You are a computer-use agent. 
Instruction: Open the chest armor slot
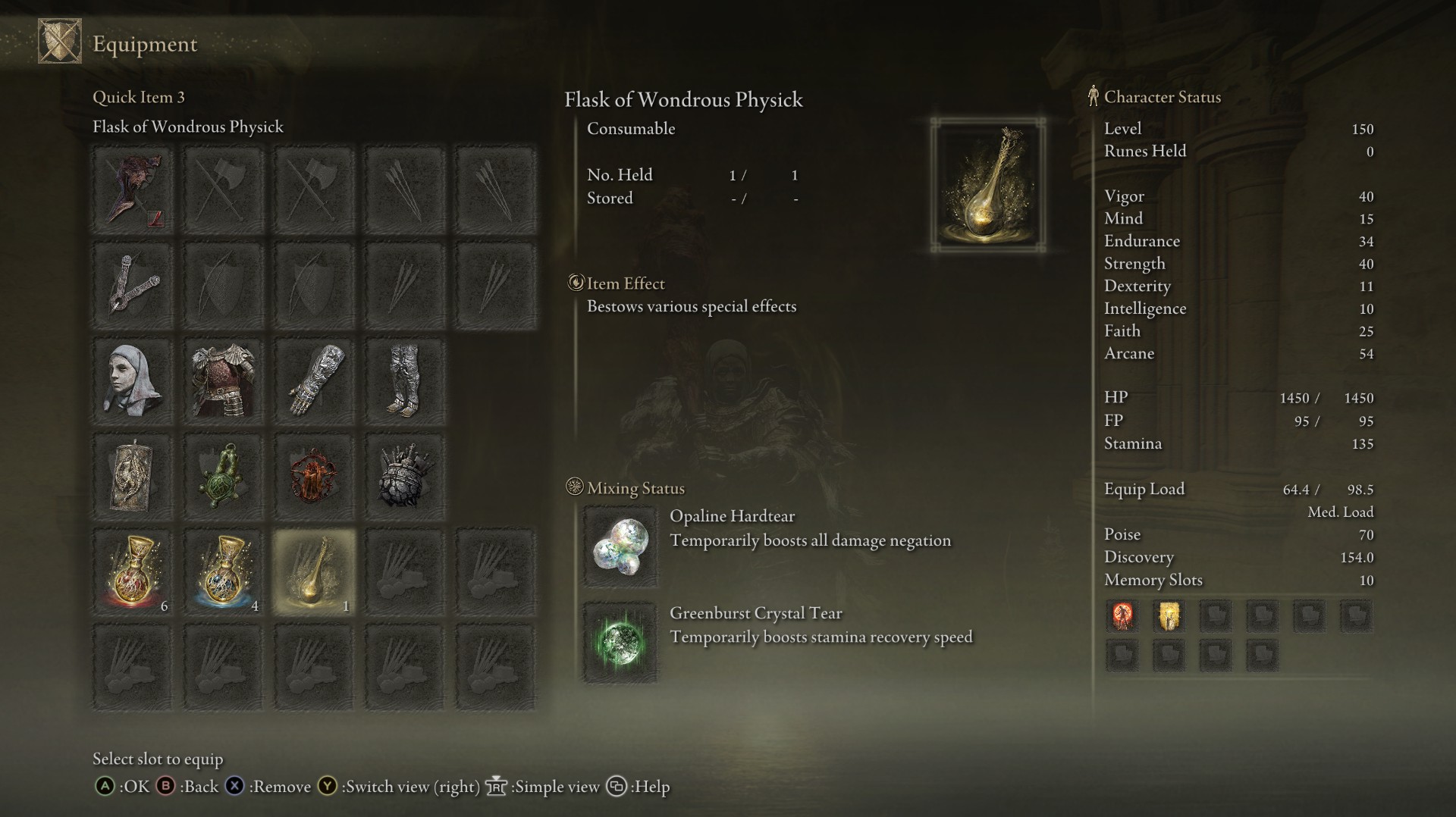(x=223, y=381)
